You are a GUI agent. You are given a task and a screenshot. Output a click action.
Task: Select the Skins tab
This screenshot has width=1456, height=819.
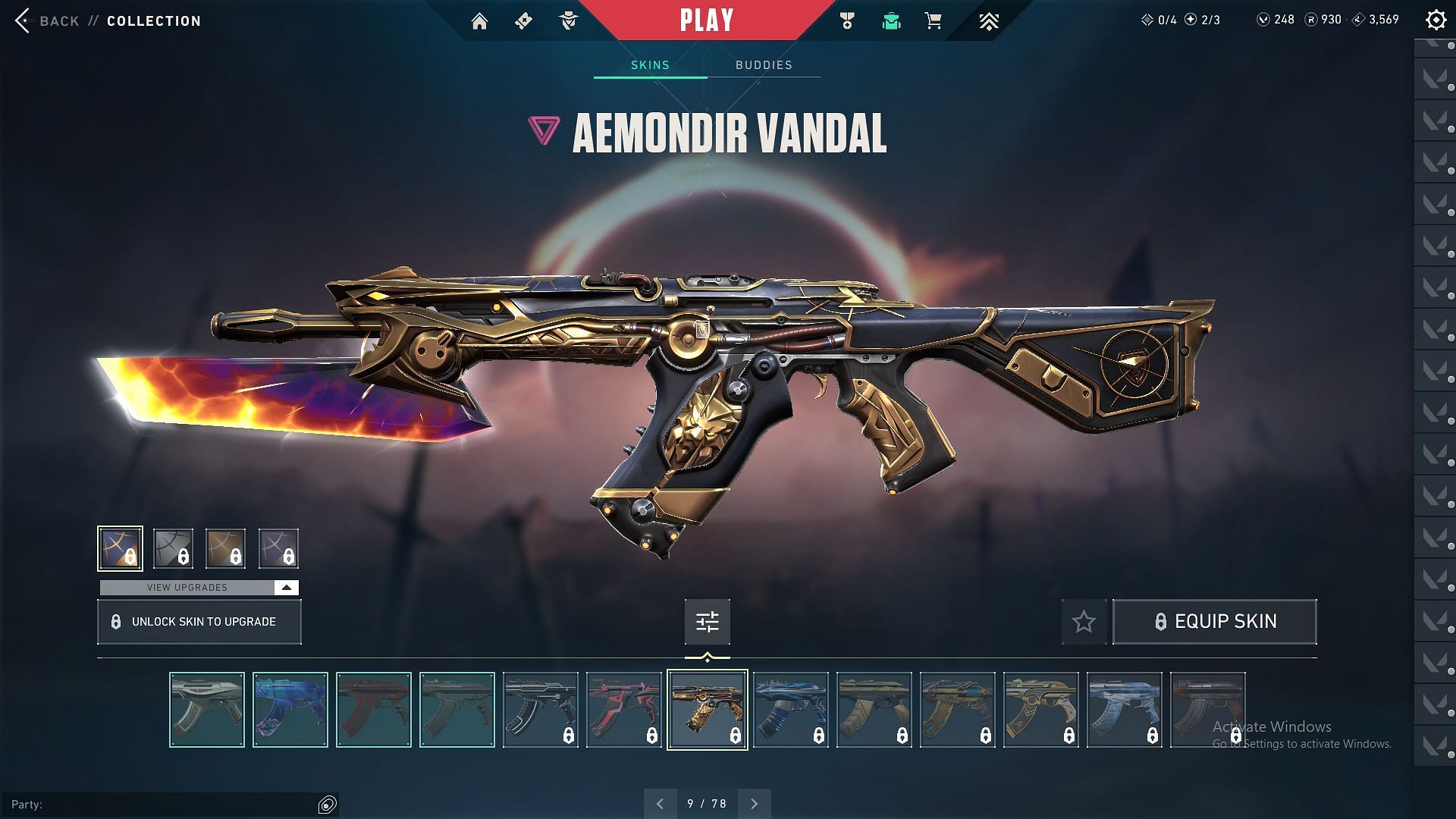650,65
